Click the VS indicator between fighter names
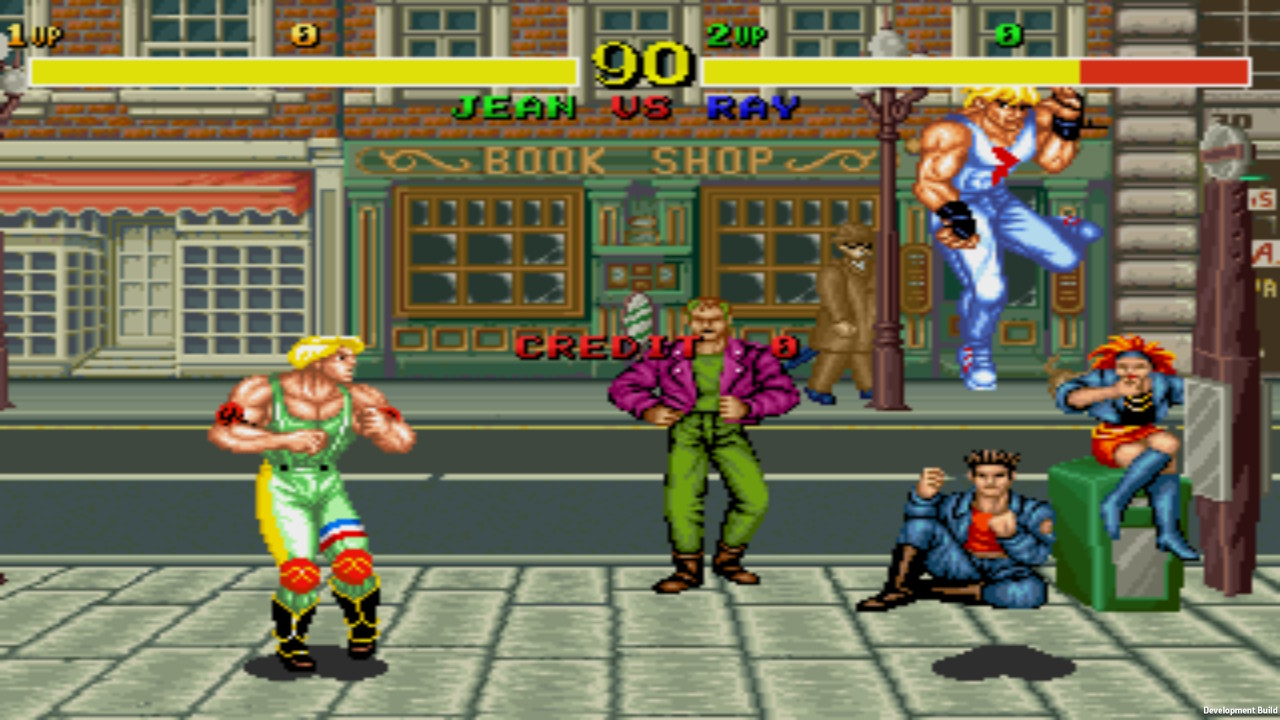The image size is (1280, 720). pos(638,108)
